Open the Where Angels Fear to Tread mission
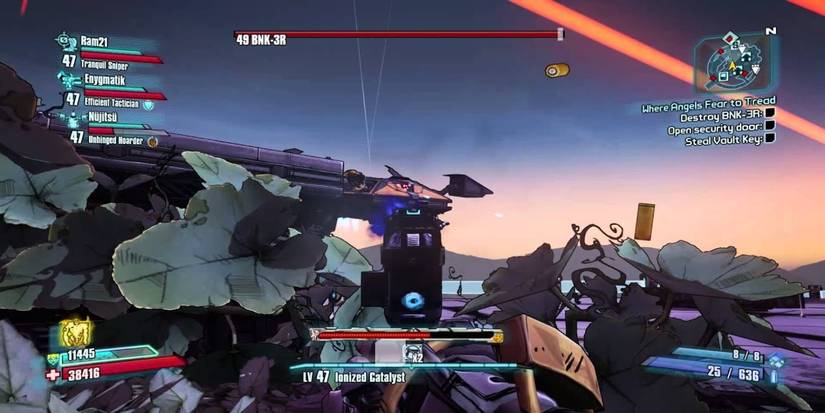Viewport: 825px width, 413px height. point(707,107)
